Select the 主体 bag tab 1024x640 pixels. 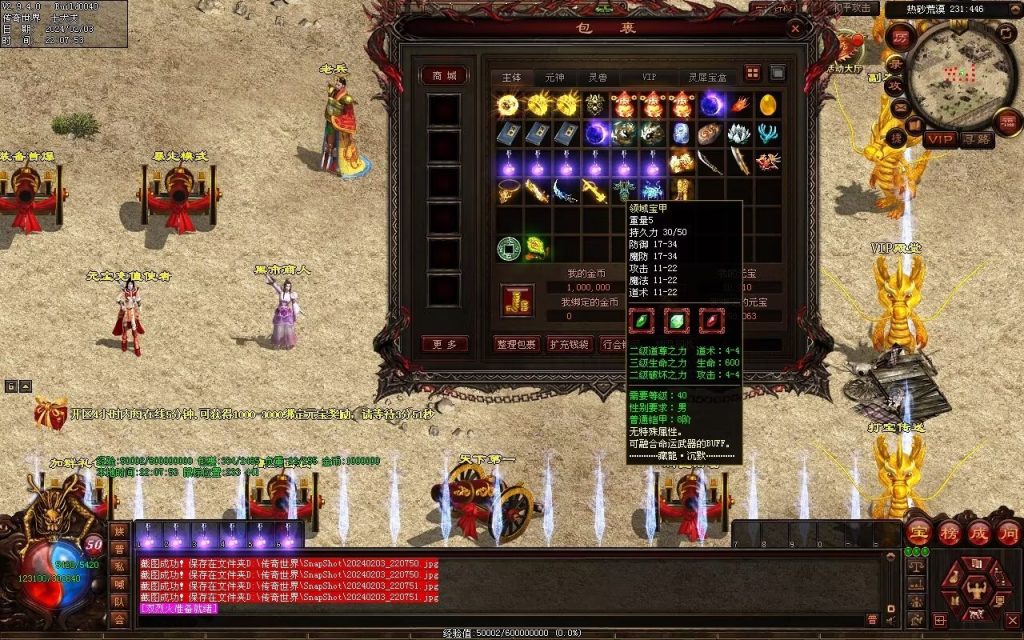(511, 77)
